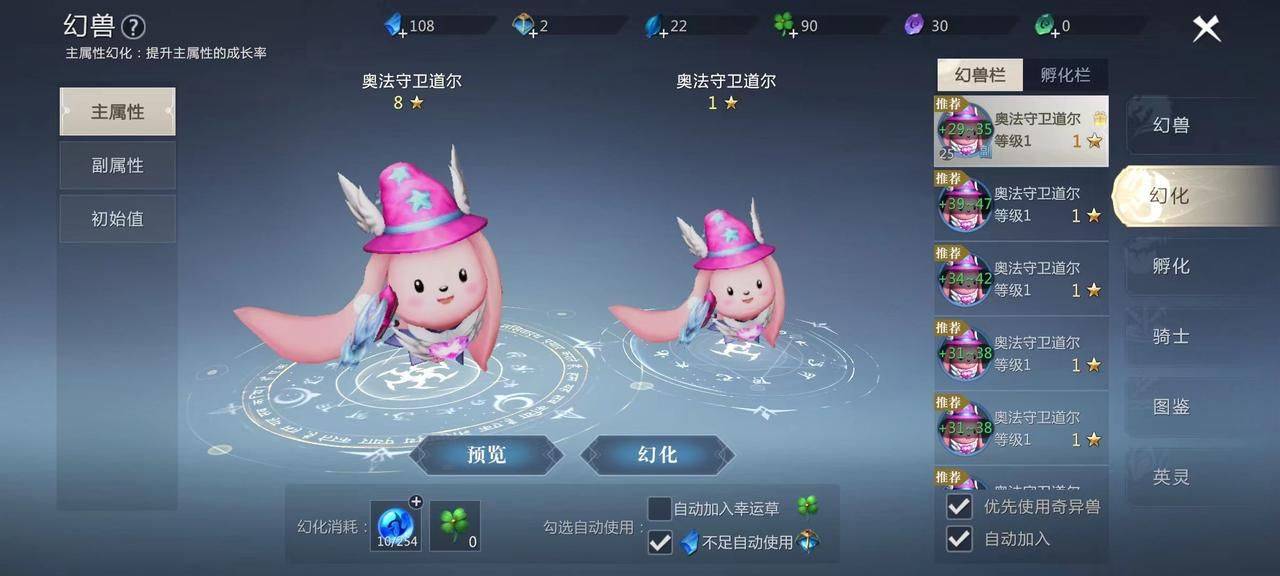
Task: Toggle the 优先使用奇异兽 checkbox
Action: (x=959, y=506)
